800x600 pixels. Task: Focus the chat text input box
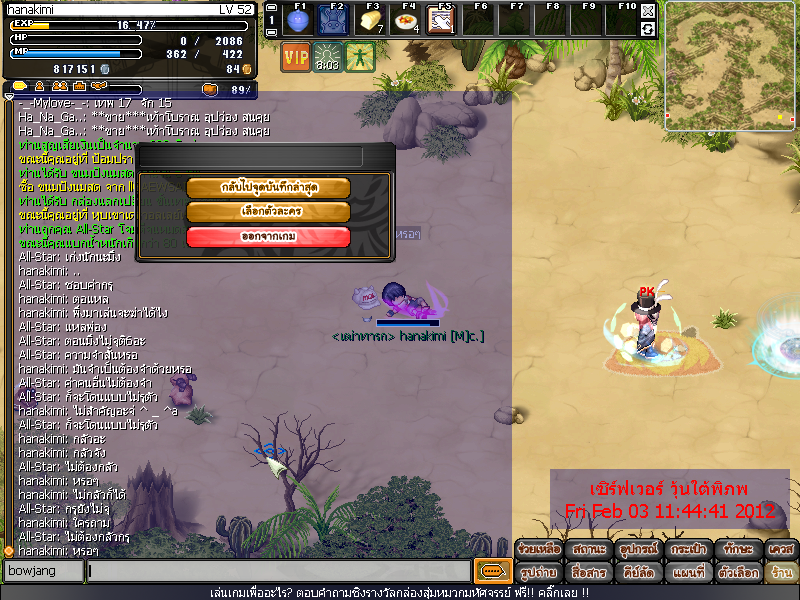pyautogui.click(x=278, y=571)
